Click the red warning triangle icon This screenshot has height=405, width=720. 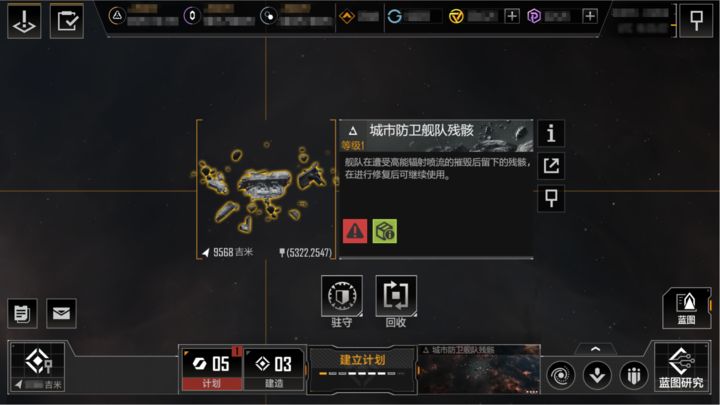[x=355, y=231]
